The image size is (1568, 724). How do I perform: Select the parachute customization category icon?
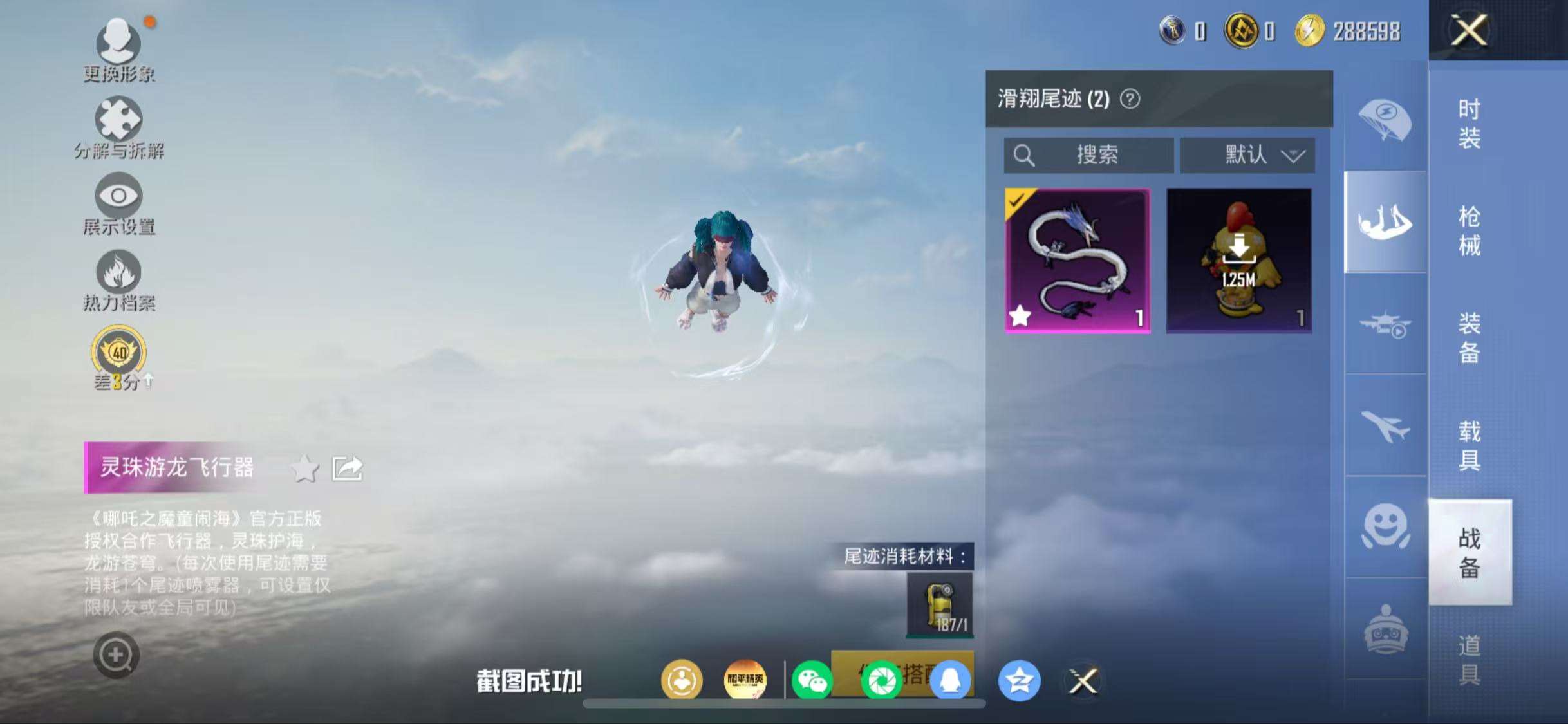[x=1384, y=119]
